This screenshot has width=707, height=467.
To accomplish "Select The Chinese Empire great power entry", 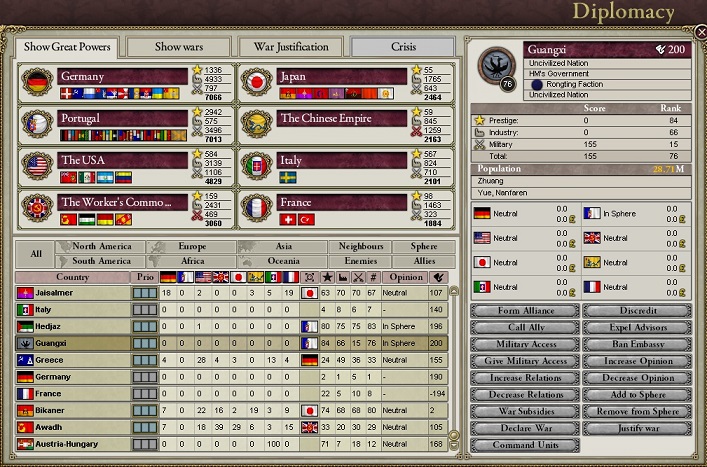I will (330, 119).
